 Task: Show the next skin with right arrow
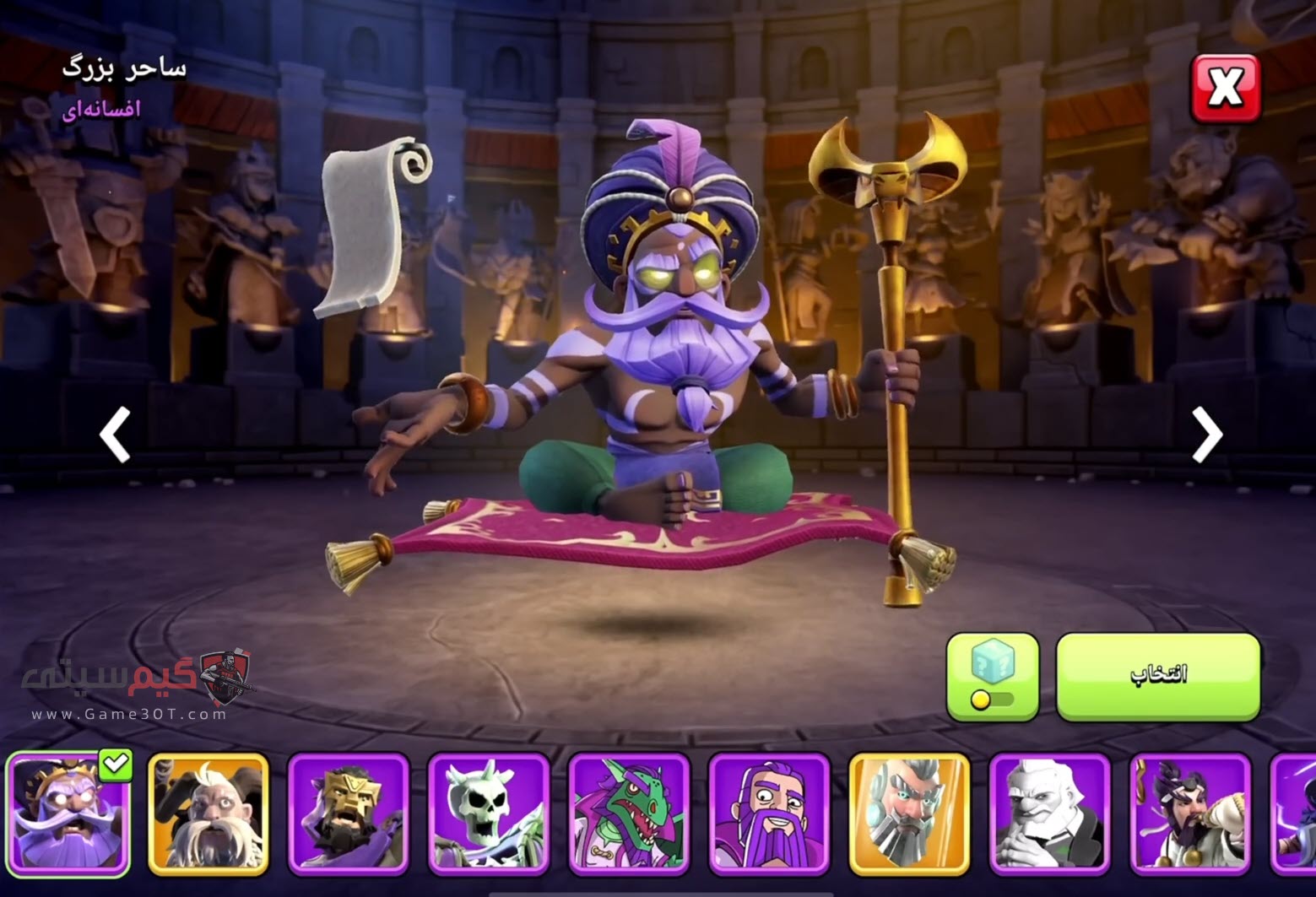(1206, 435)
